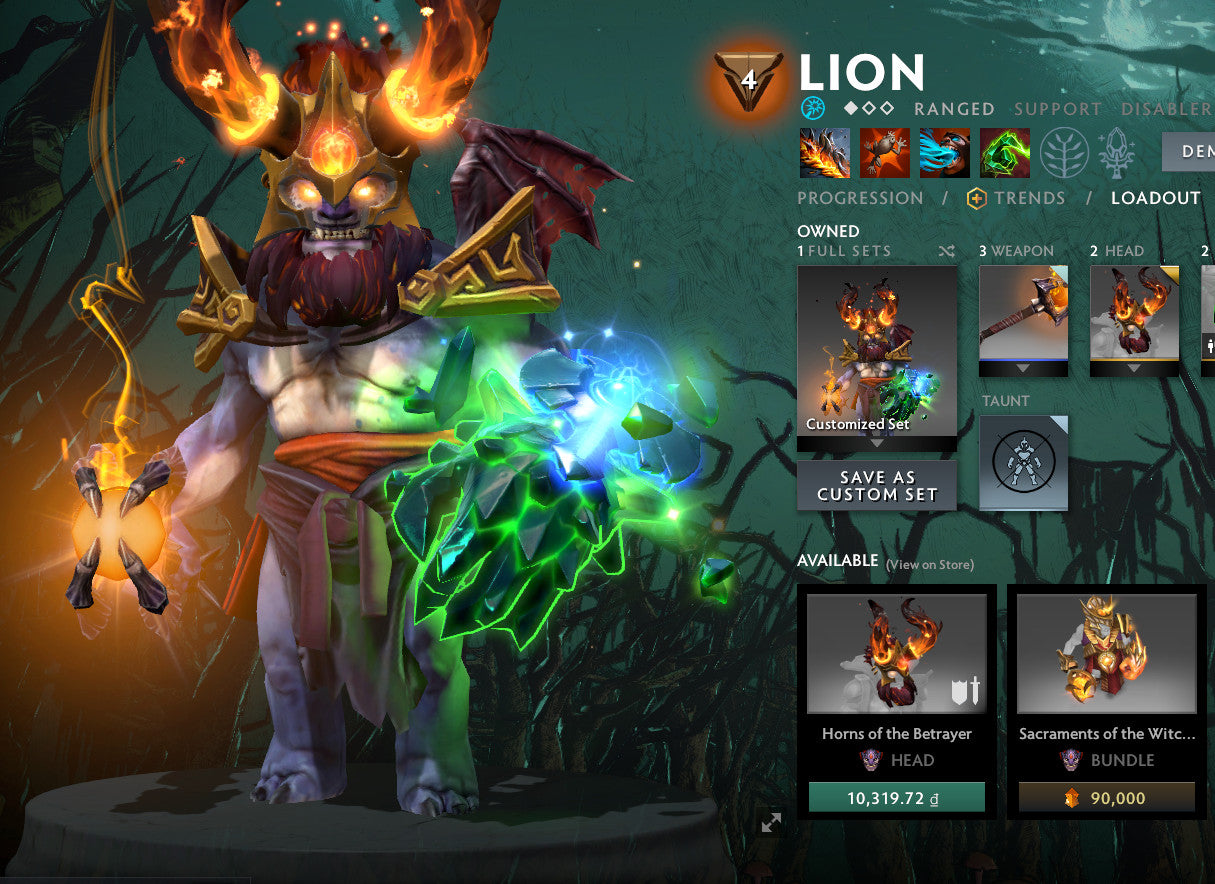Follow the View on Store link

pos(929,565)
